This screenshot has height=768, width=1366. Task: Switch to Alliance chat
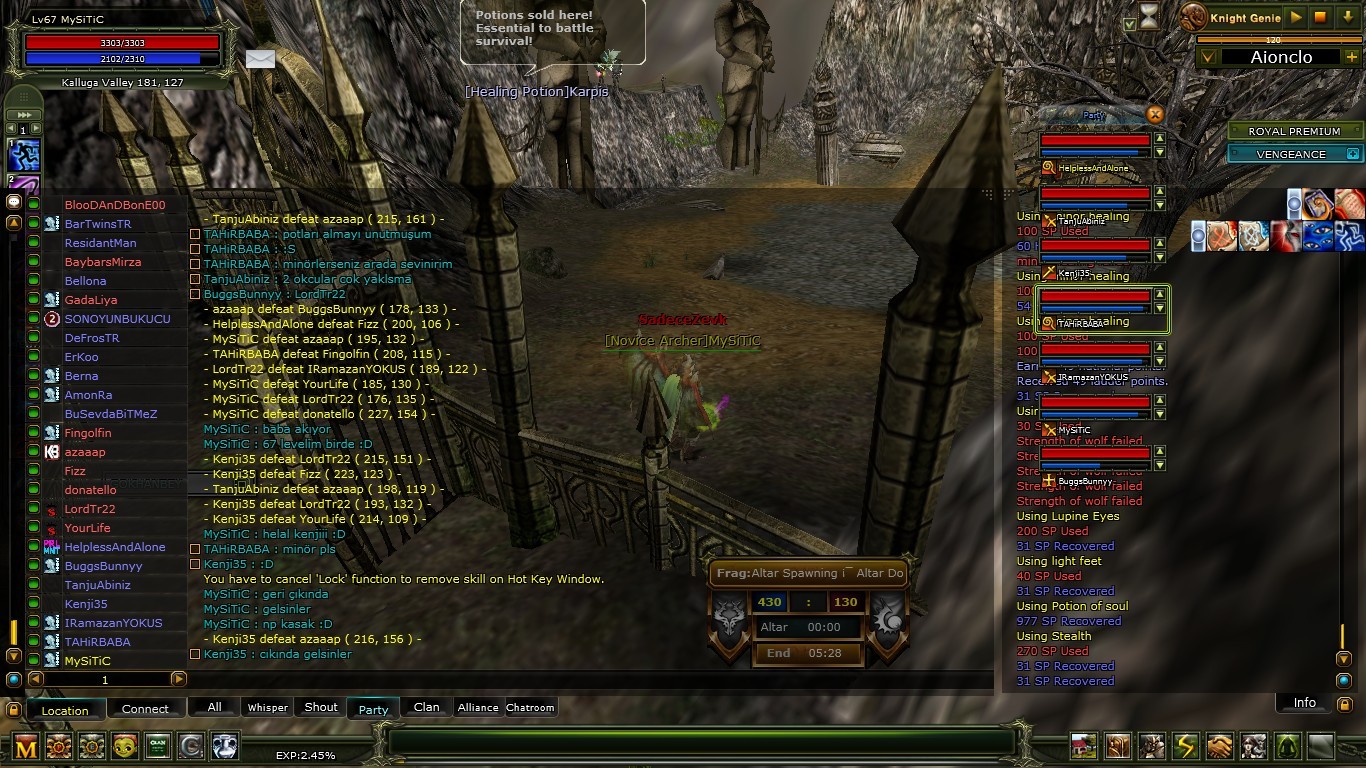click(478, 707)
